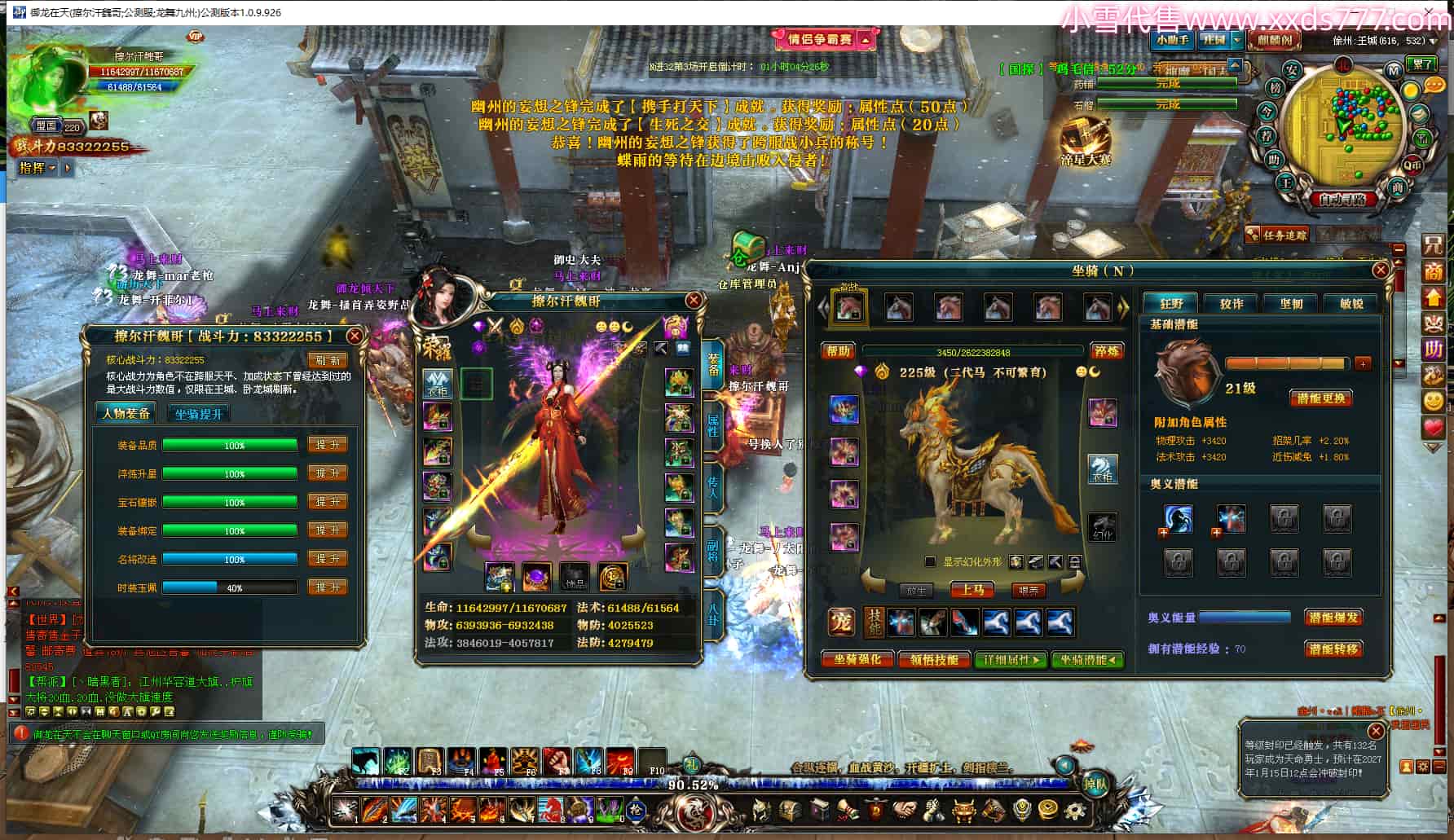This screenshot has width=1454, height=840.
Task: Open the 小助手 assistant button
Action: pos(1172,40)
